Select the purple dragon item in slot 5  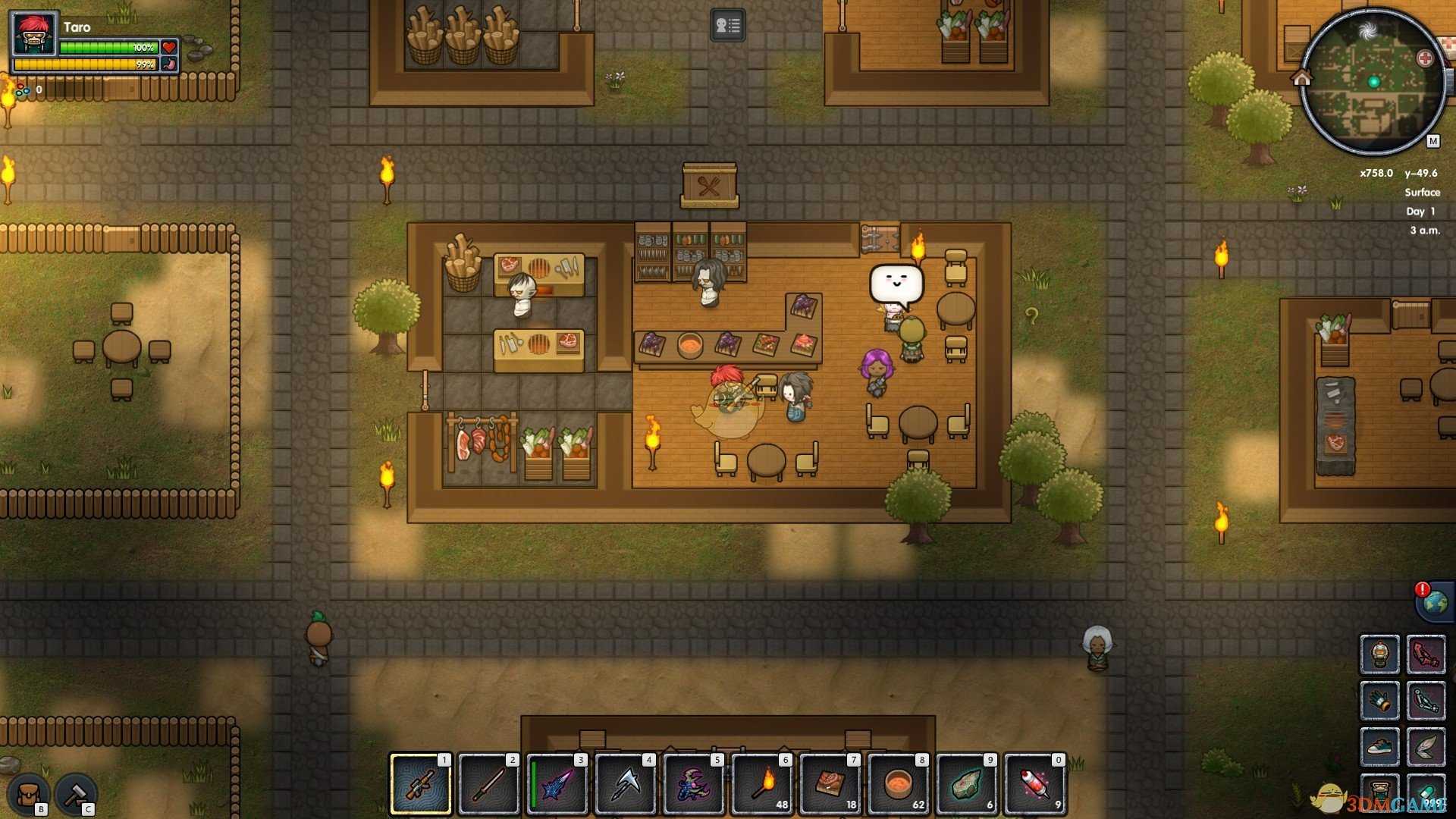pyautogui.click(x=694, y=784)
